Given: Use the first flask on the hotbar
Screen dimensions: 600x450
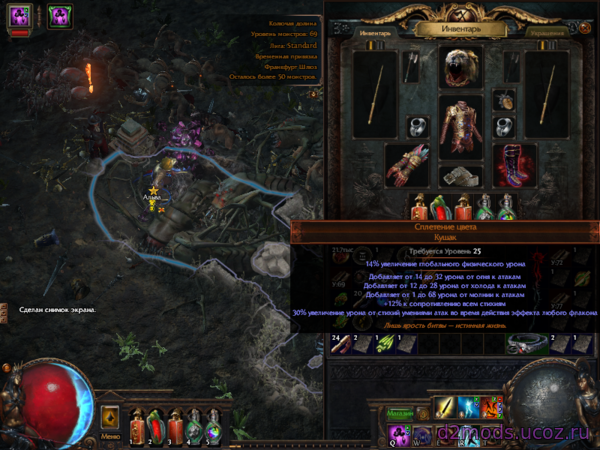Looking at the screenshot, I should point(137,423).
